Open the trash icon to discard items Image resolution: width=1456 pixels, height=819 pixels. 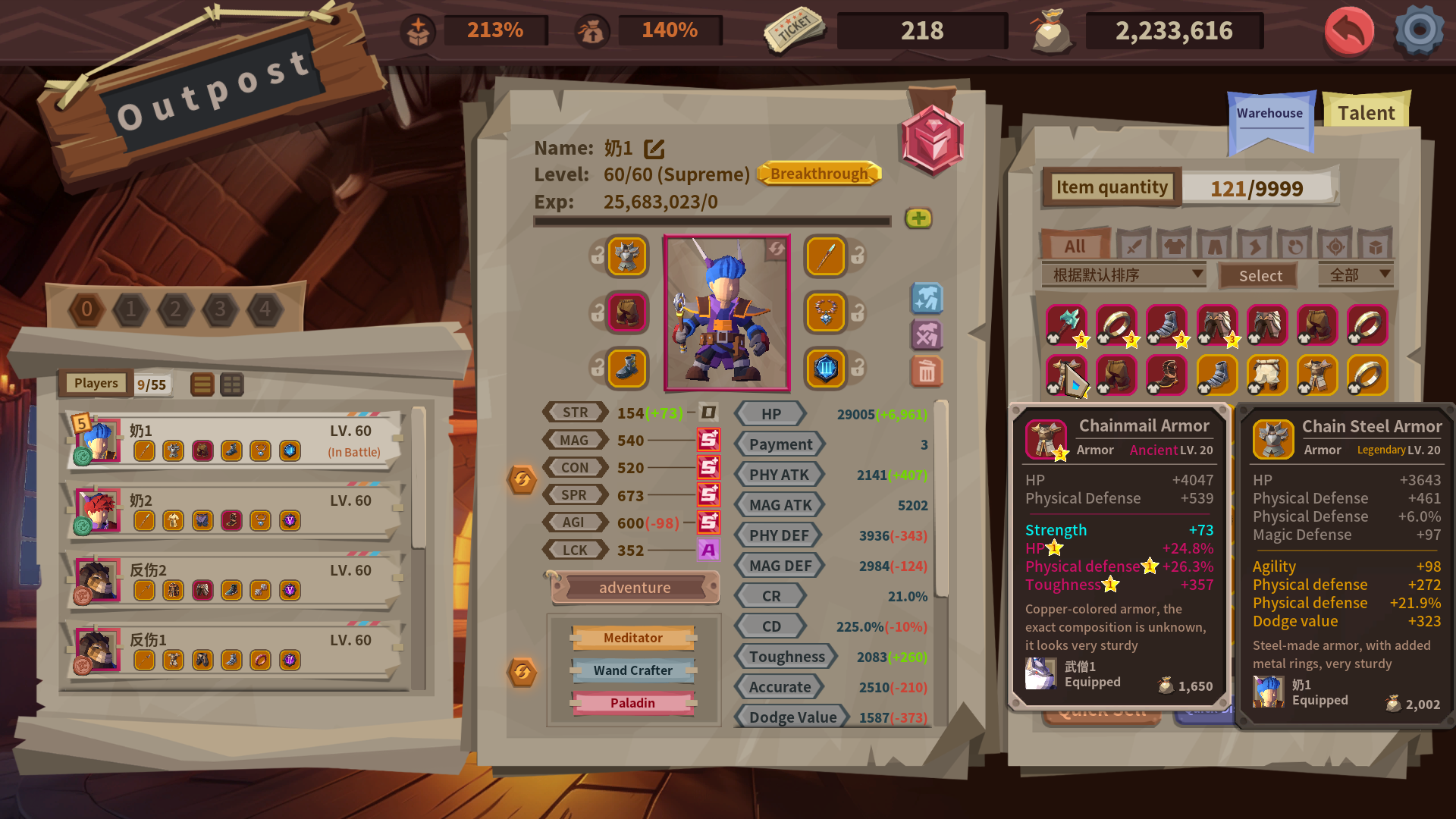927,372
